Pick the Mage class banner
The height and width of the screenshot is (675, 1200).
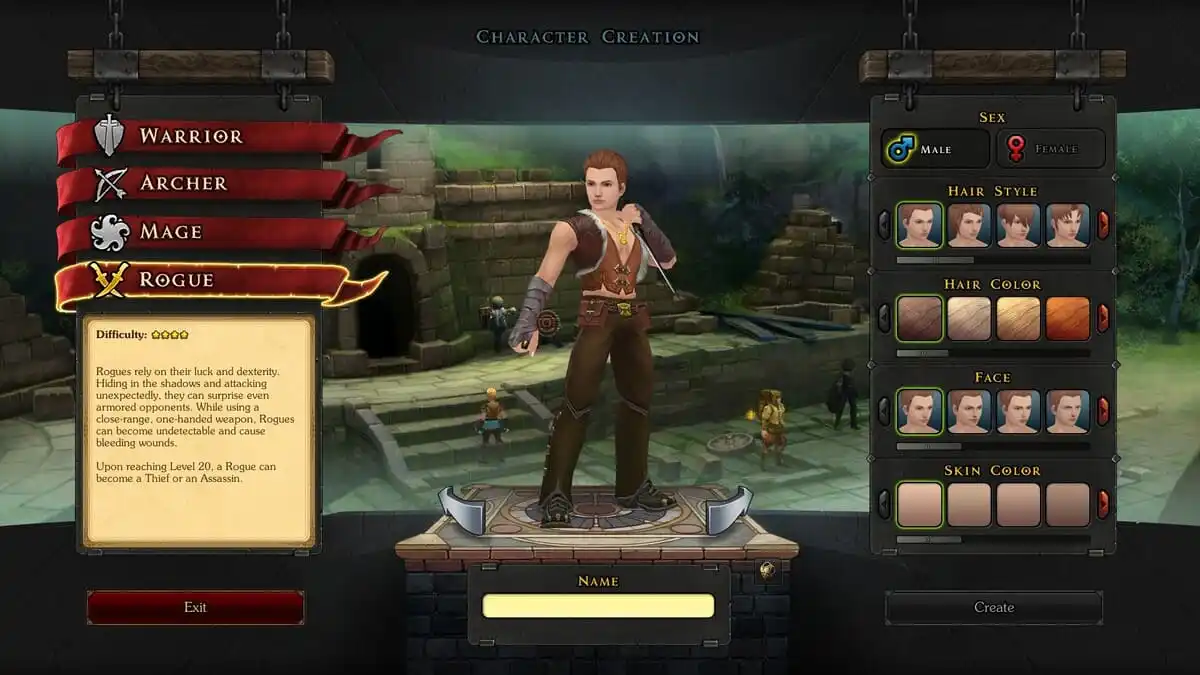170,232
